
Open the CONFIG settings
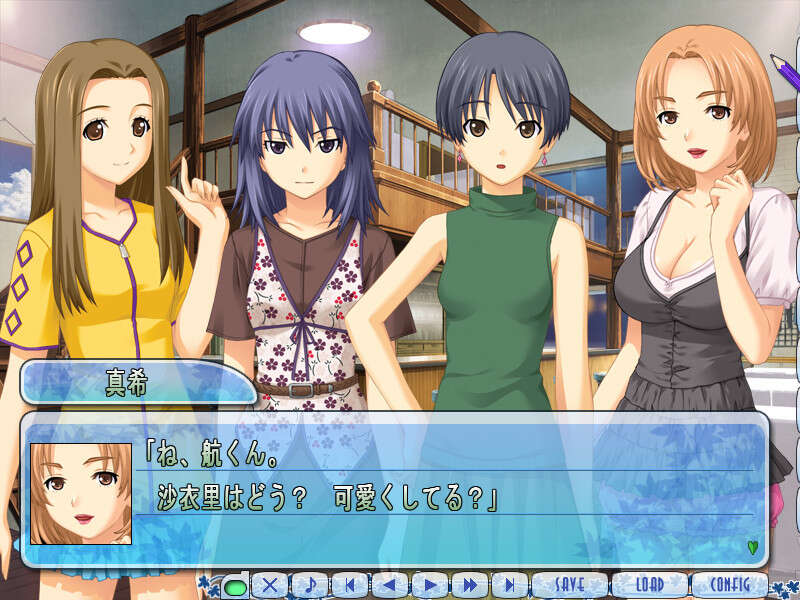coord(729,585)
